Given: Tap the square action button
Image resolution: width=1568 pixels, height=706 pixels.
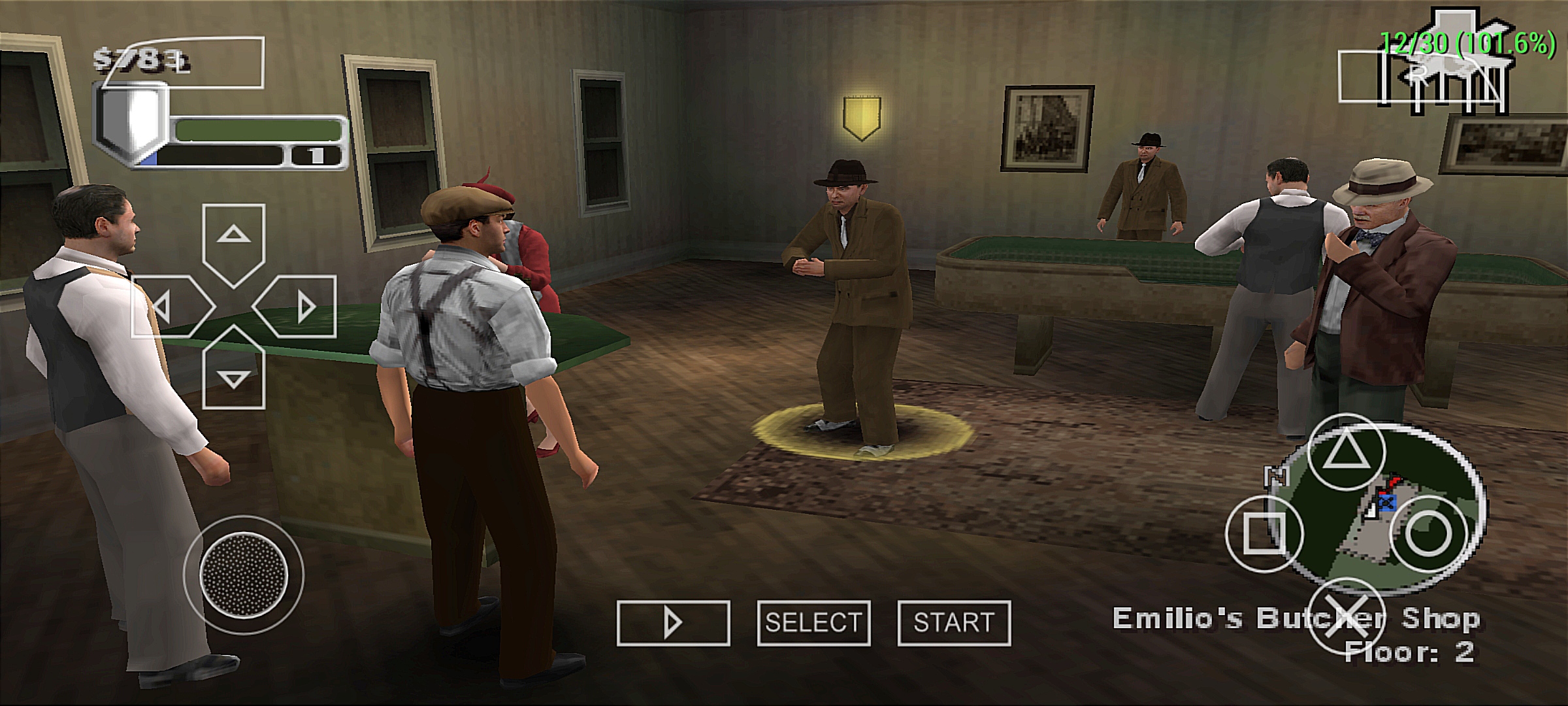Looking at the screenshot, I should point(1264,533).
